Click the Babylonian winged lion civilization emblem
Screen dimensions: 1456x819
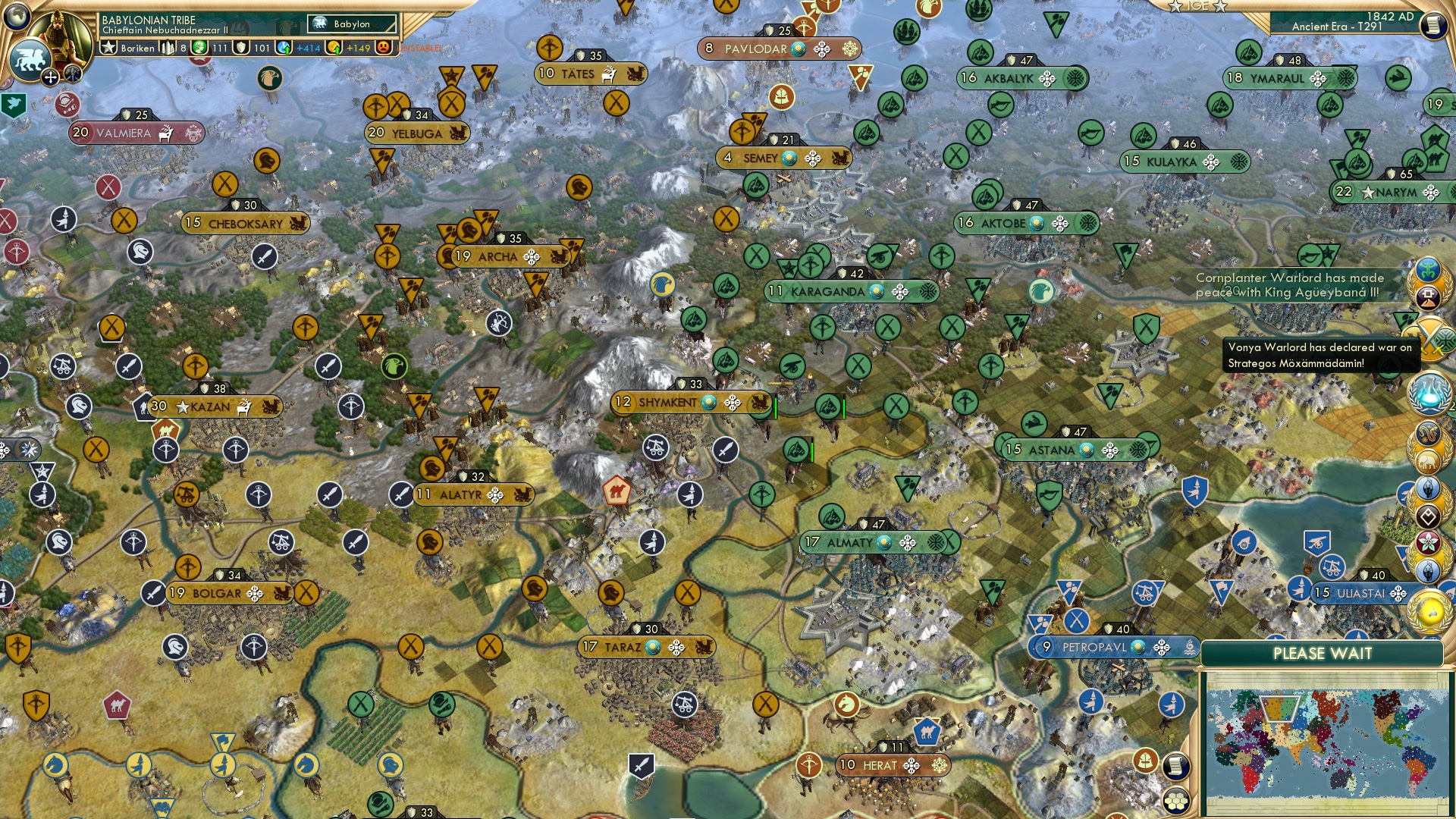click(32, 58)
